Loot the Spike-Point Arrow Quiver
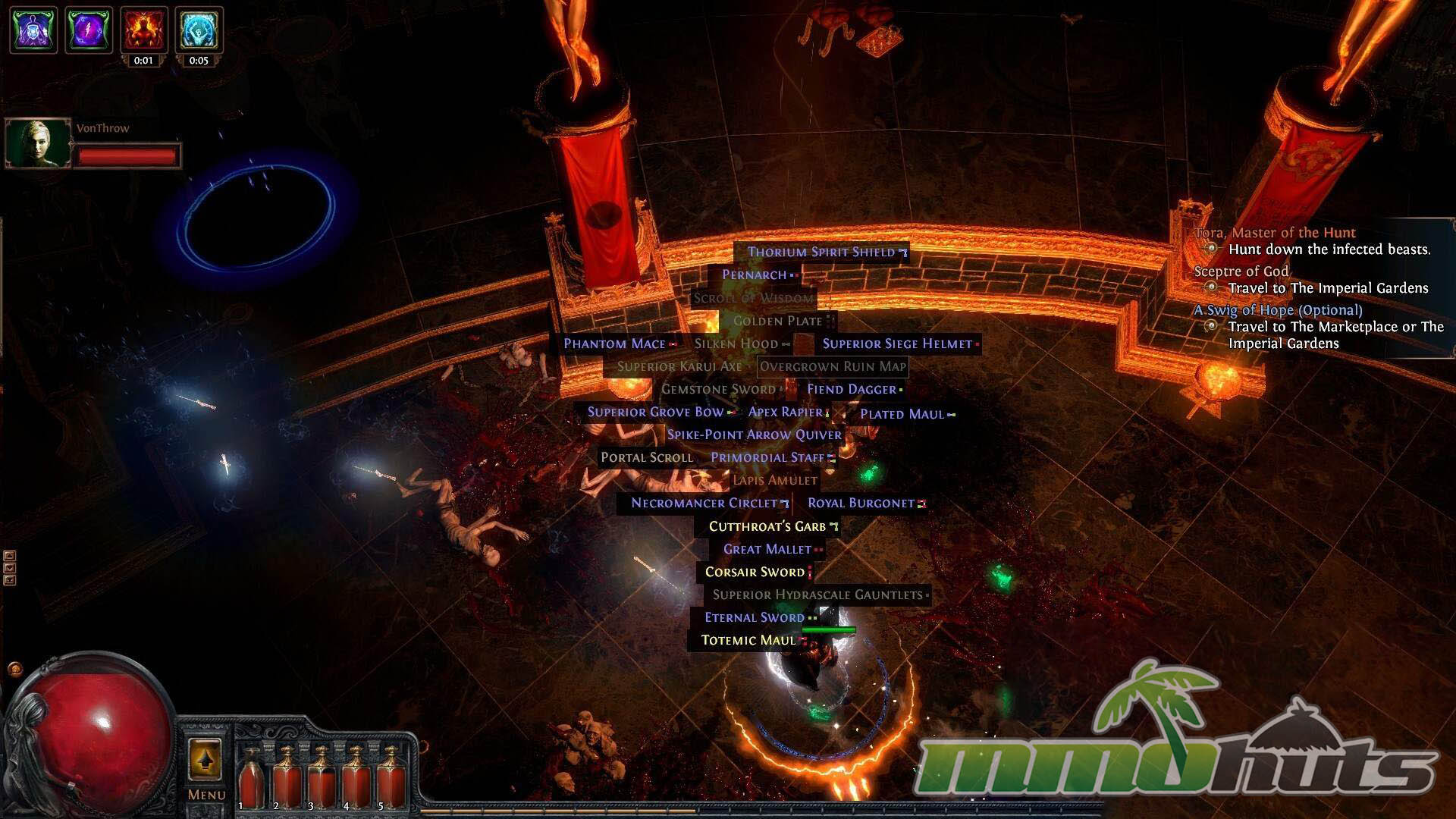1456x819 pixels. [x=754, y=435]
